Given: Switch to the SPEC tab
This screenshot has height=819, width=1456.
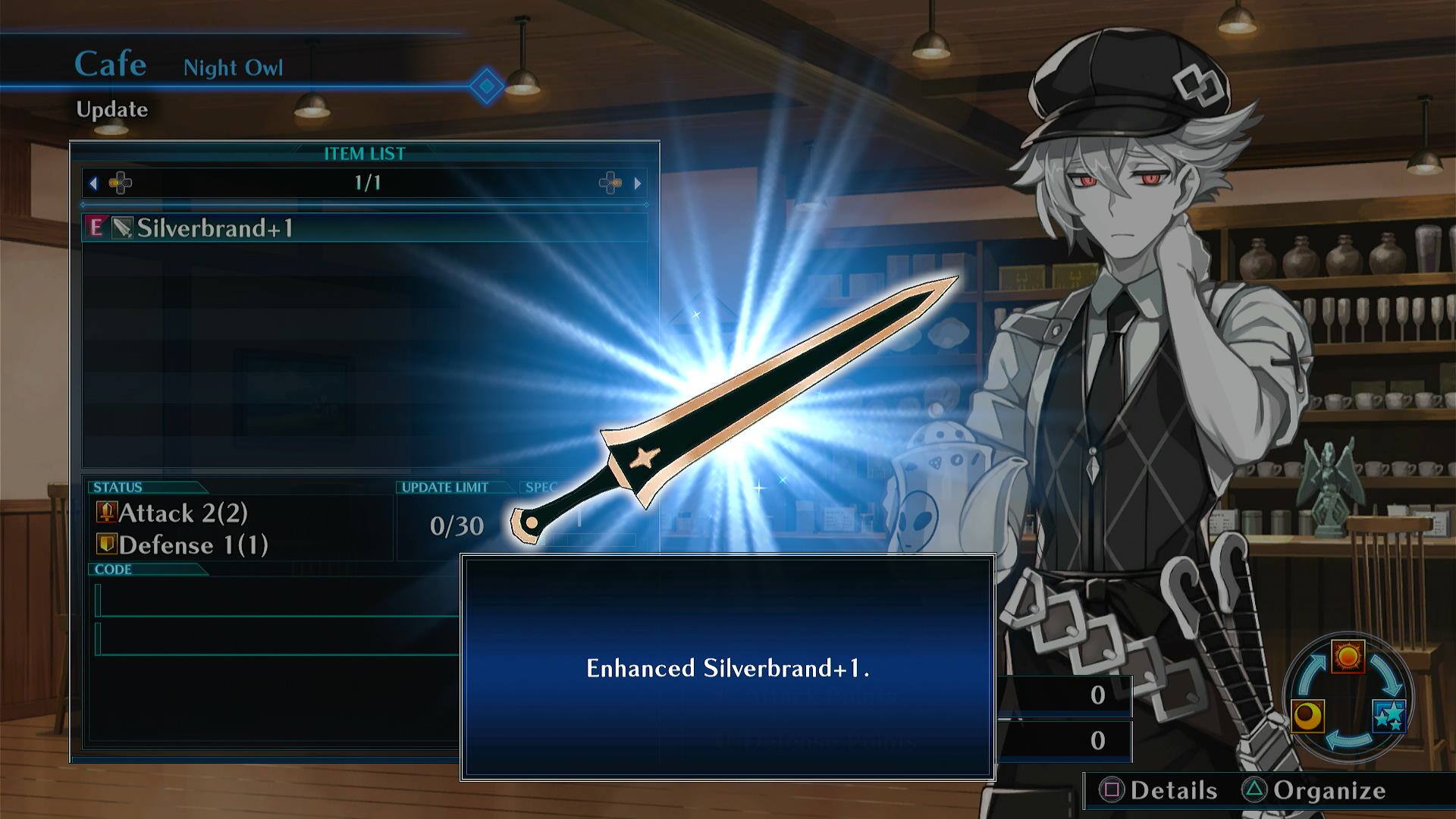Looking at the screenshot, I should [541, 488].
